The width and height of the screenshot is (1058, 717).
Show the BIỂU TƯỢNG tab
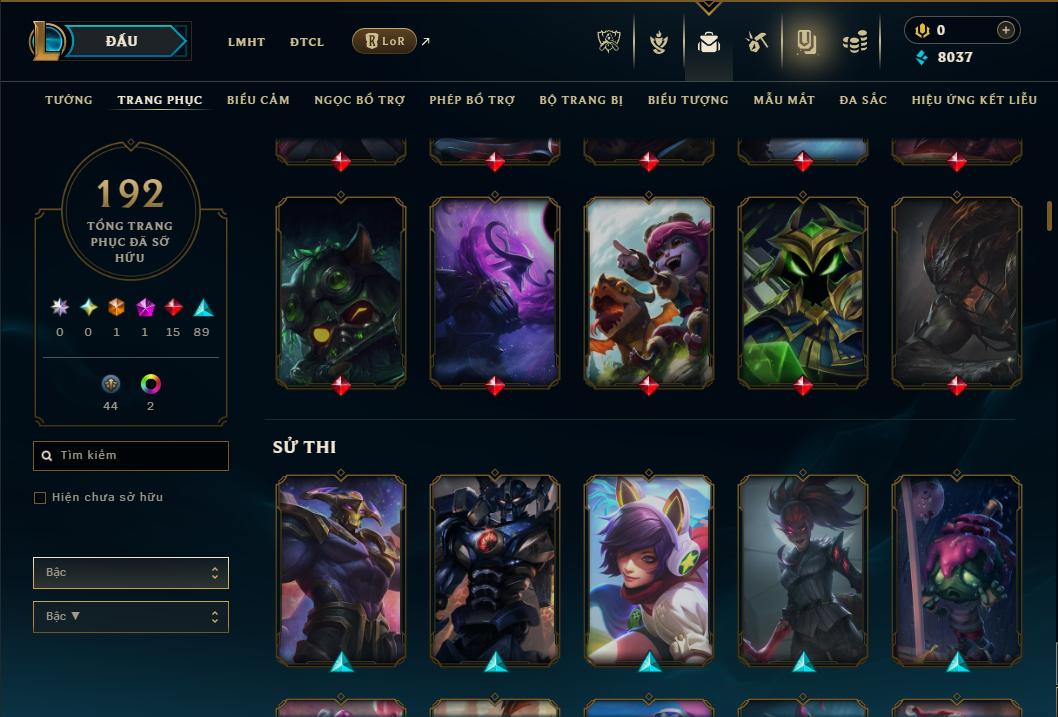688,100
